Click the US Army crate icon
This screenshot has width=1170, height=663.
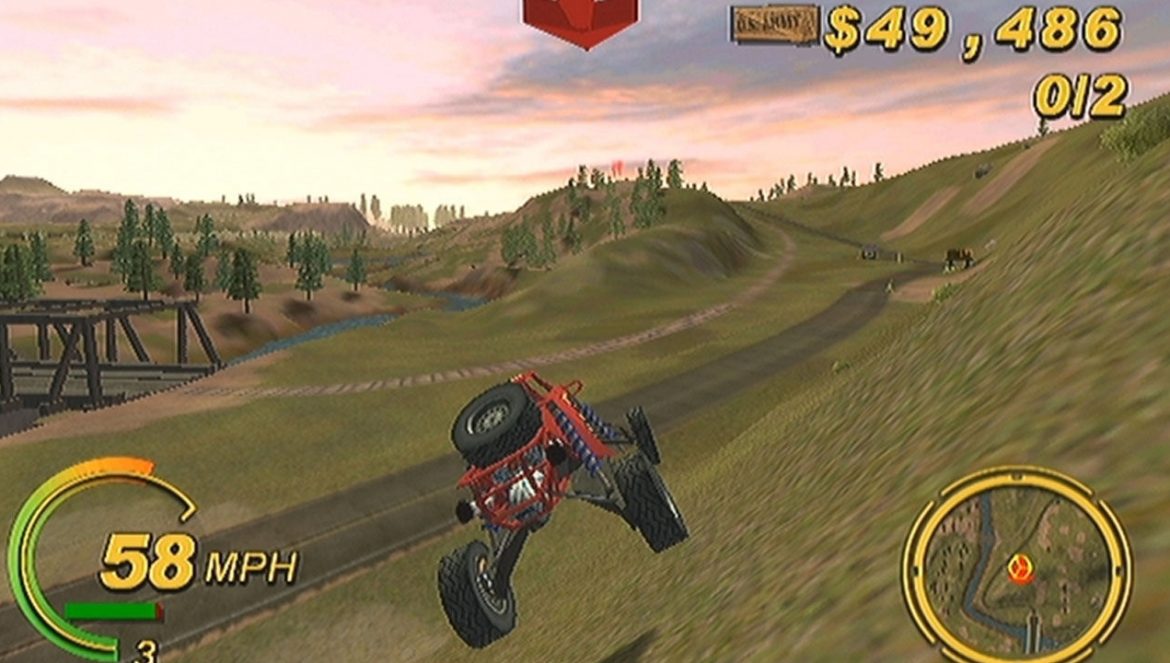pos(775,25)
